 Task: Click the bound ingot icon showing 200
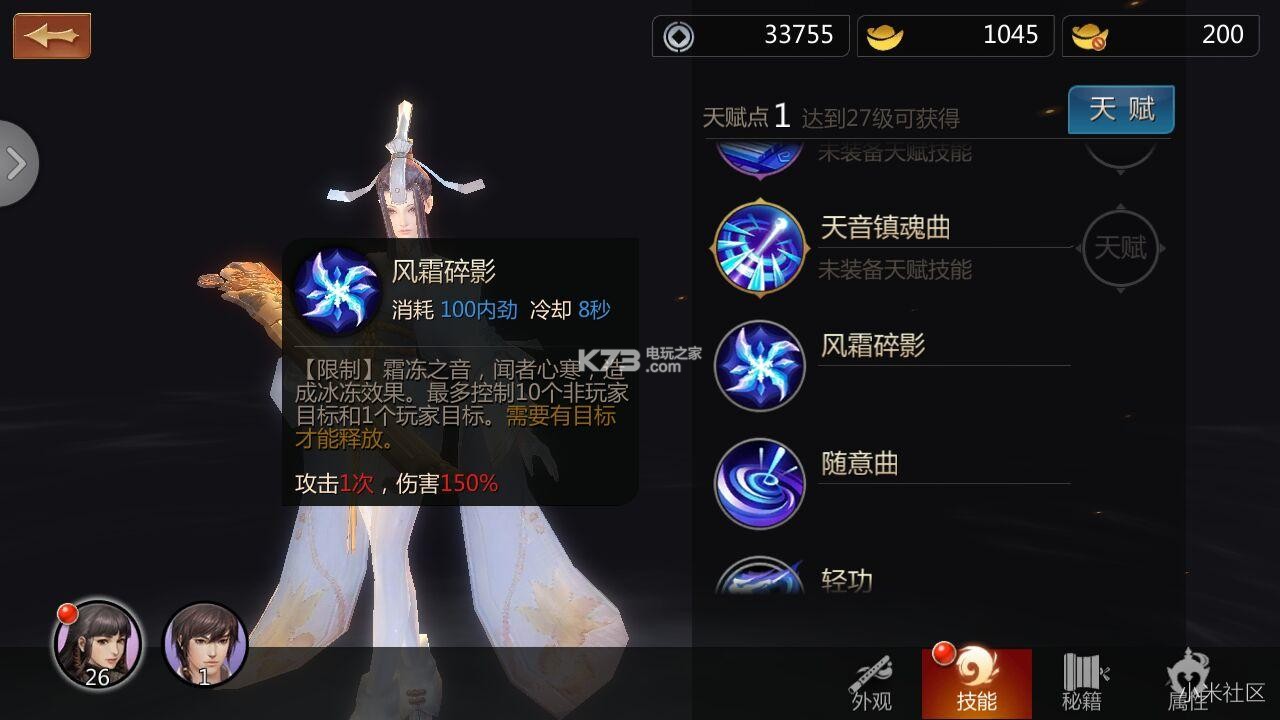click(1089, 35)
